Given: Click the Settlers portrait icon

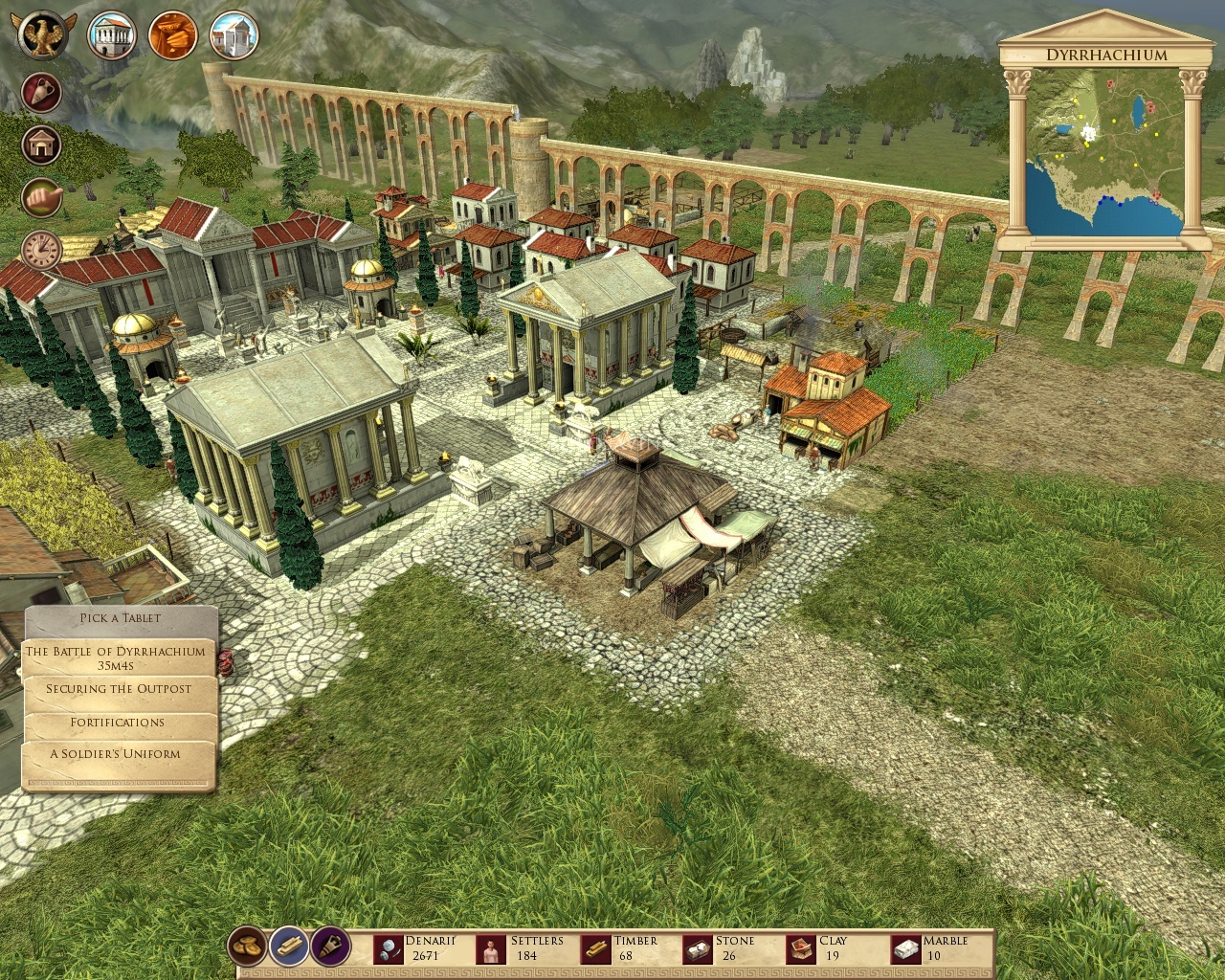Looking at the screenshot, I should [x=490, y=948].
